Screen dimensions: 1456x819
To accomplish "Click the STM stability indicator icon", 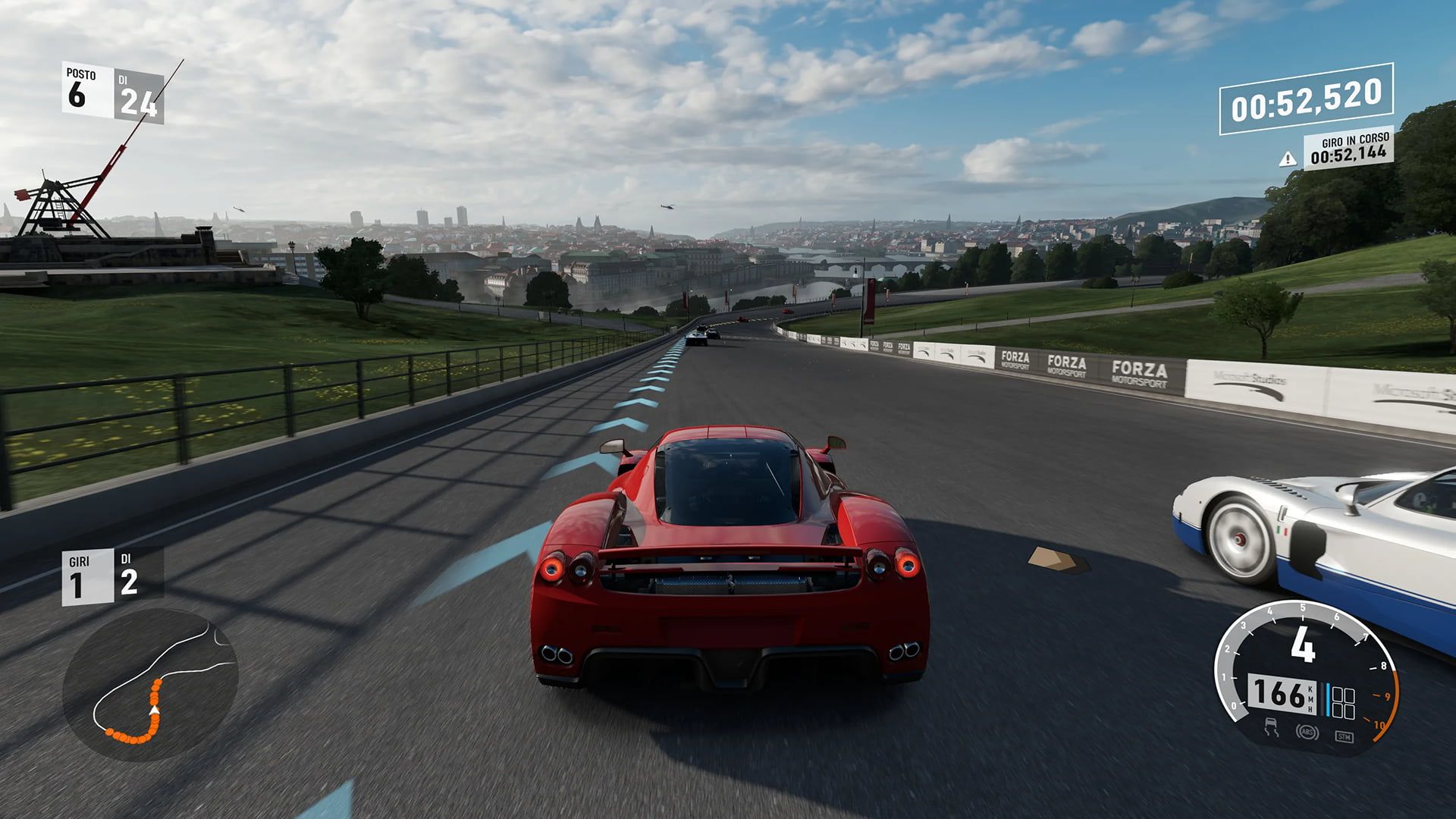I will coord(1345,735).
